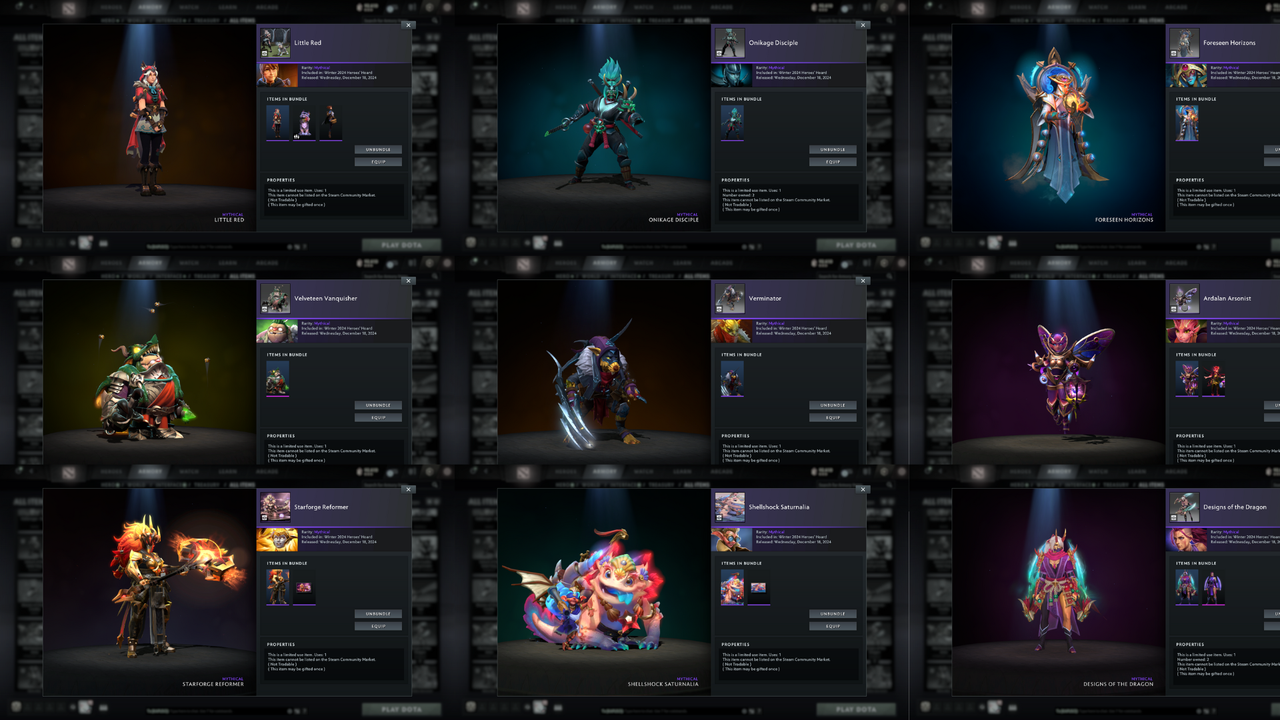1280x720 pixels.
Task: Click the search magnifier icon
Action: (435, 20)
